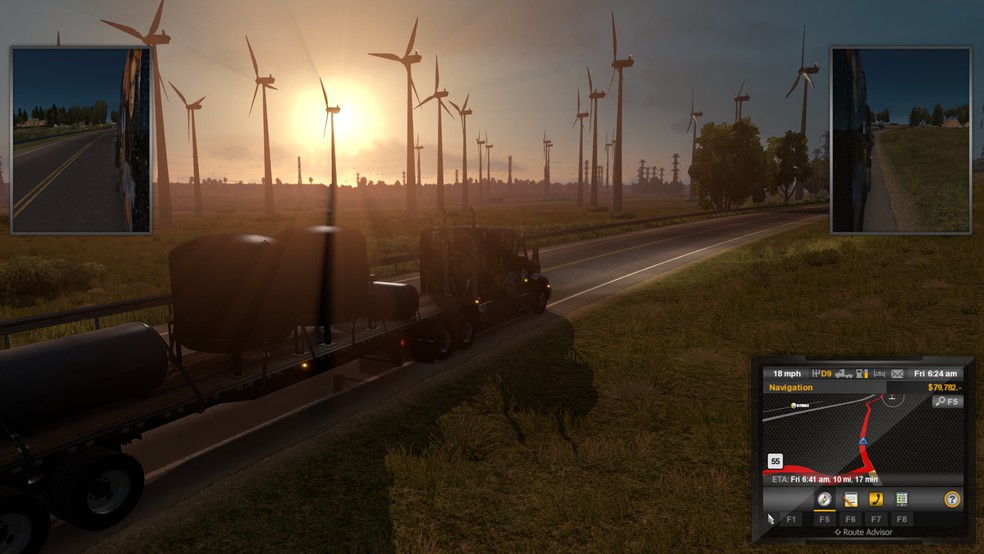Open the yellow phone assistance tab

tap(876, 499)
